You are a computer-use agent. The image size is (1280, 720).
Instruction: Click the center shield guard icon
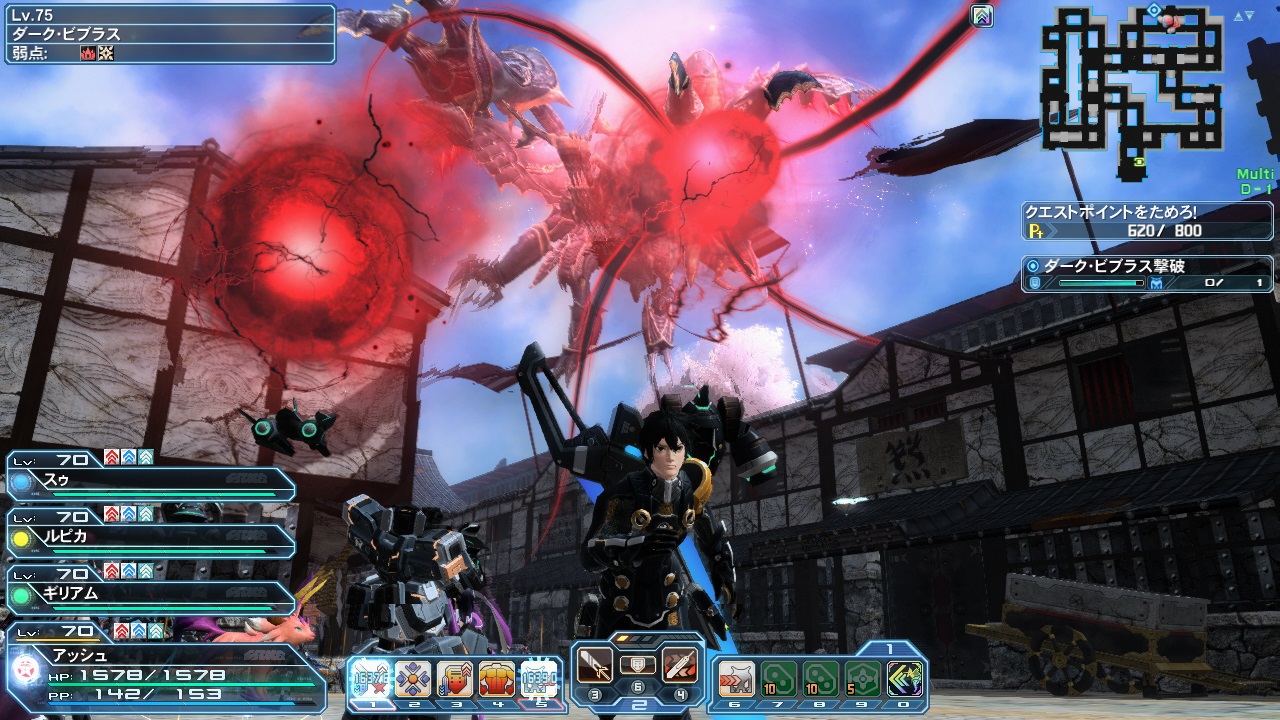638,663
